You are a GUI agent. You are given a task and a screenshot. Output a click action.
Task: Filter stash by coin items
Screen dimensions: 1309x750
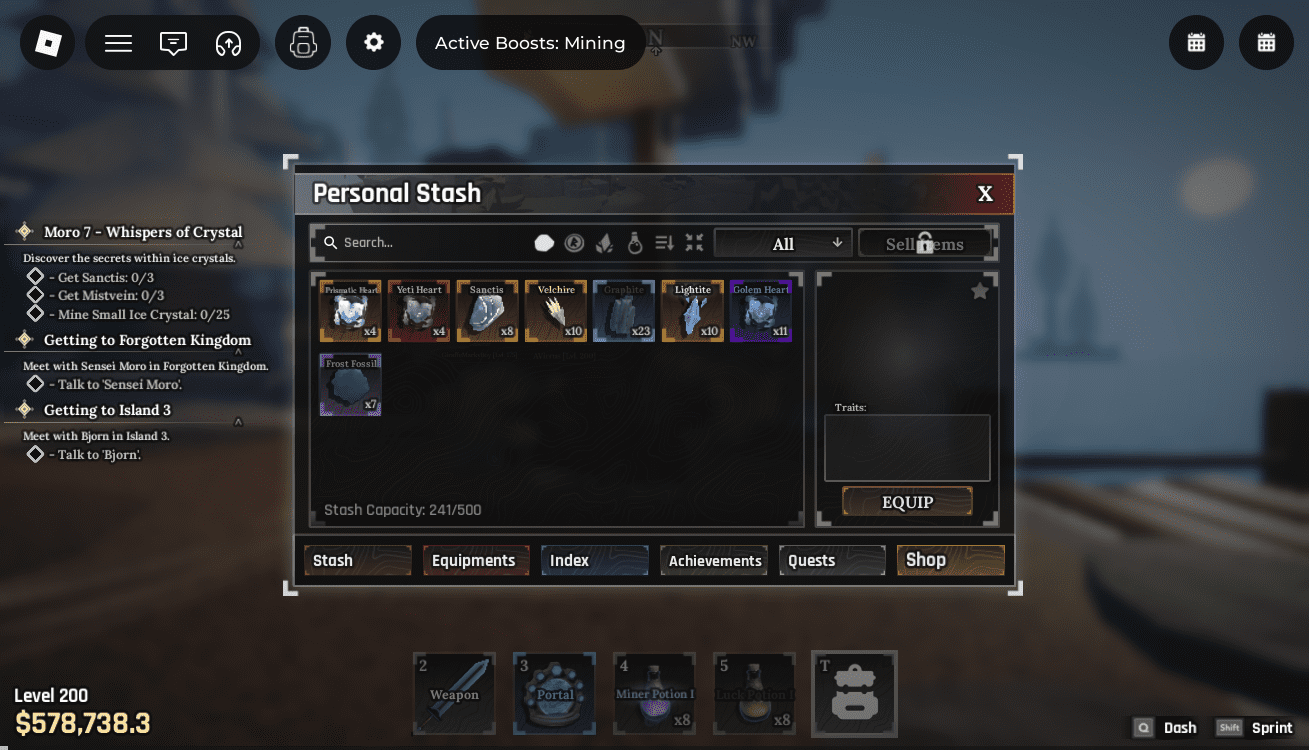[574, 242]
